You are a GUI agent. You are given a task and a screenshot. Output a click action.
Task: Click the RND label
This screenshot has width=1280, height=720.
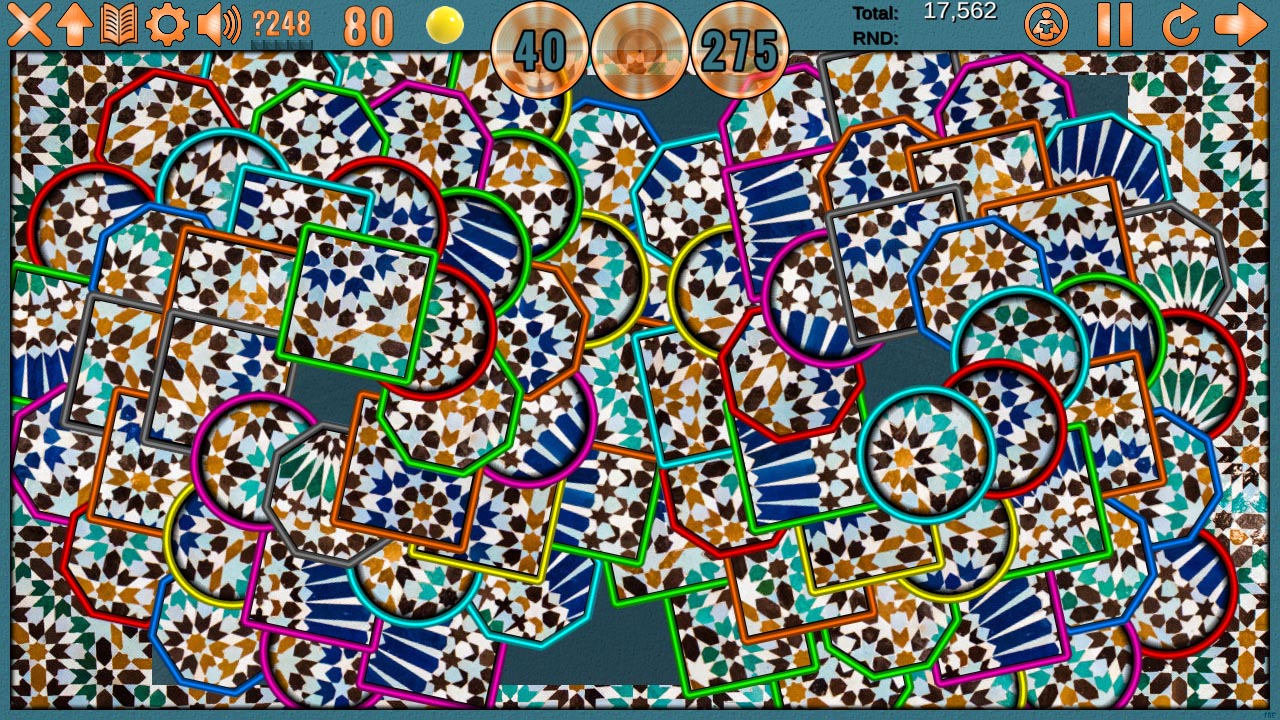click(878, 40)
